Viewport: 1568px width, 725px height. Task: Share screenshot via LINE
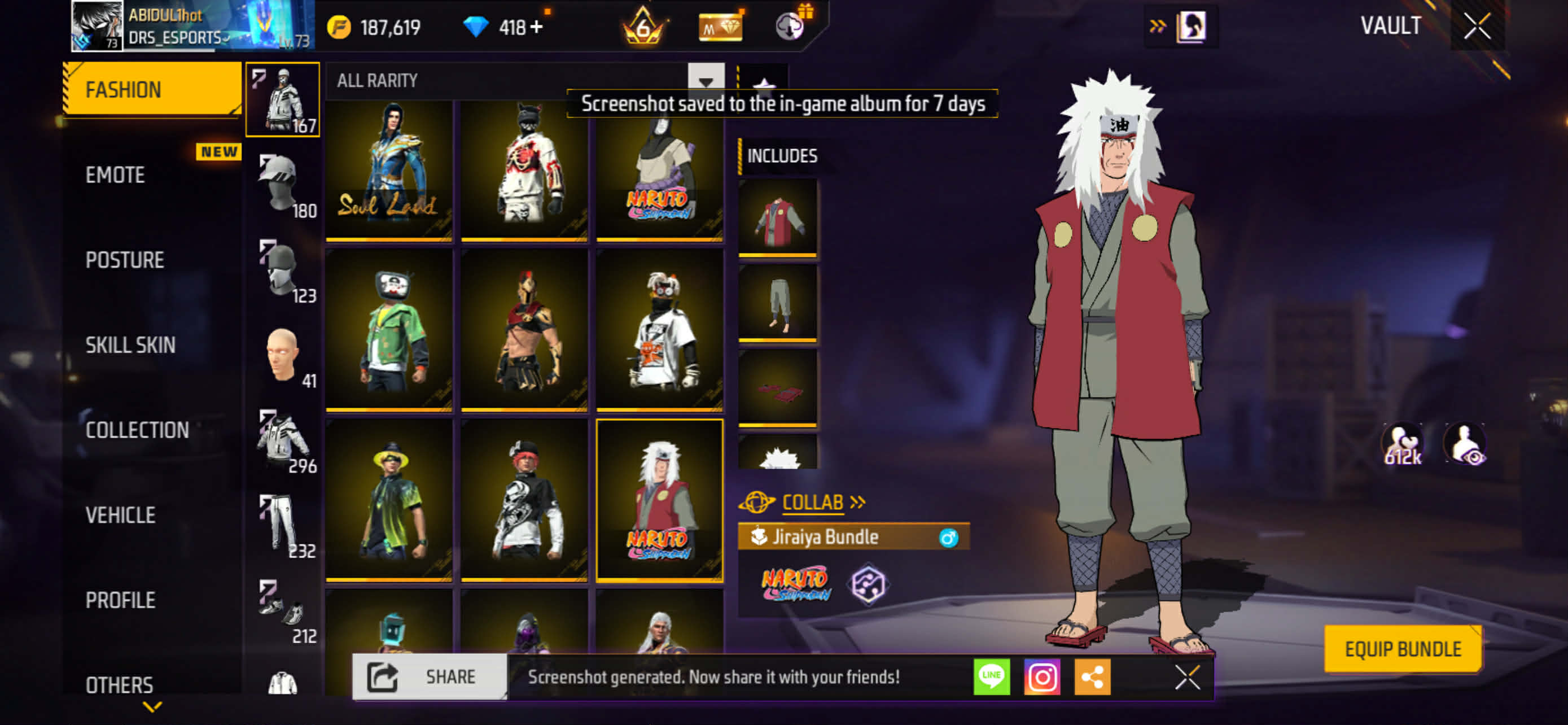click(992, 677)
